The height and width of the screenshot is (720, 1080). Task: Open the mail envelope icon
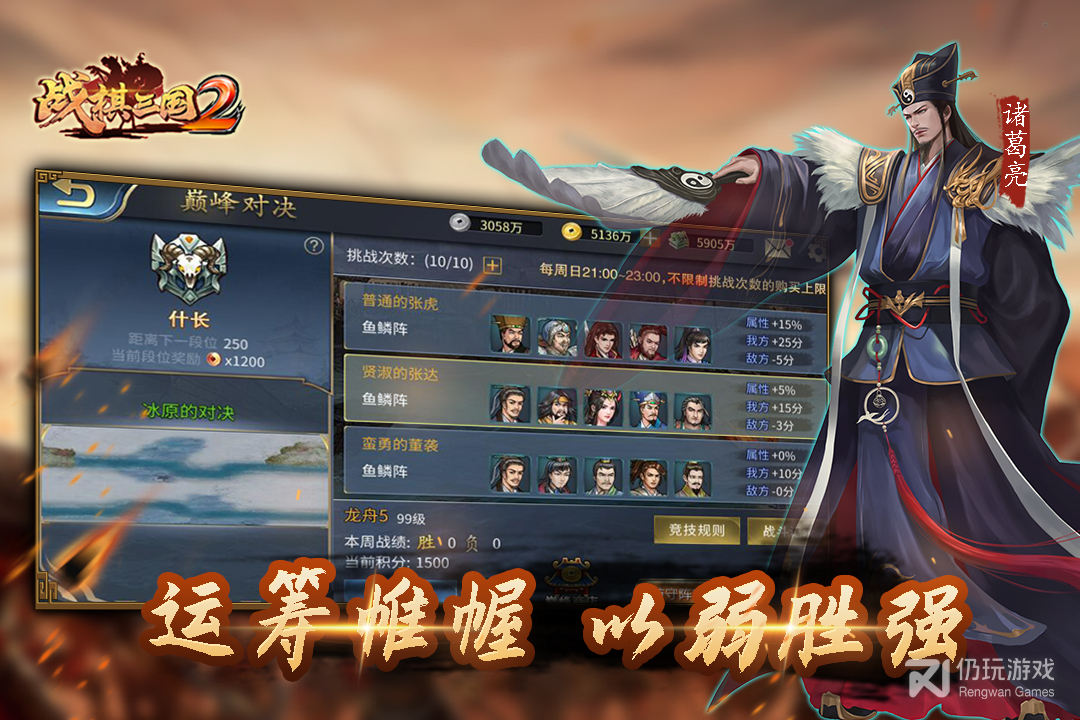(x=781, y=247)
